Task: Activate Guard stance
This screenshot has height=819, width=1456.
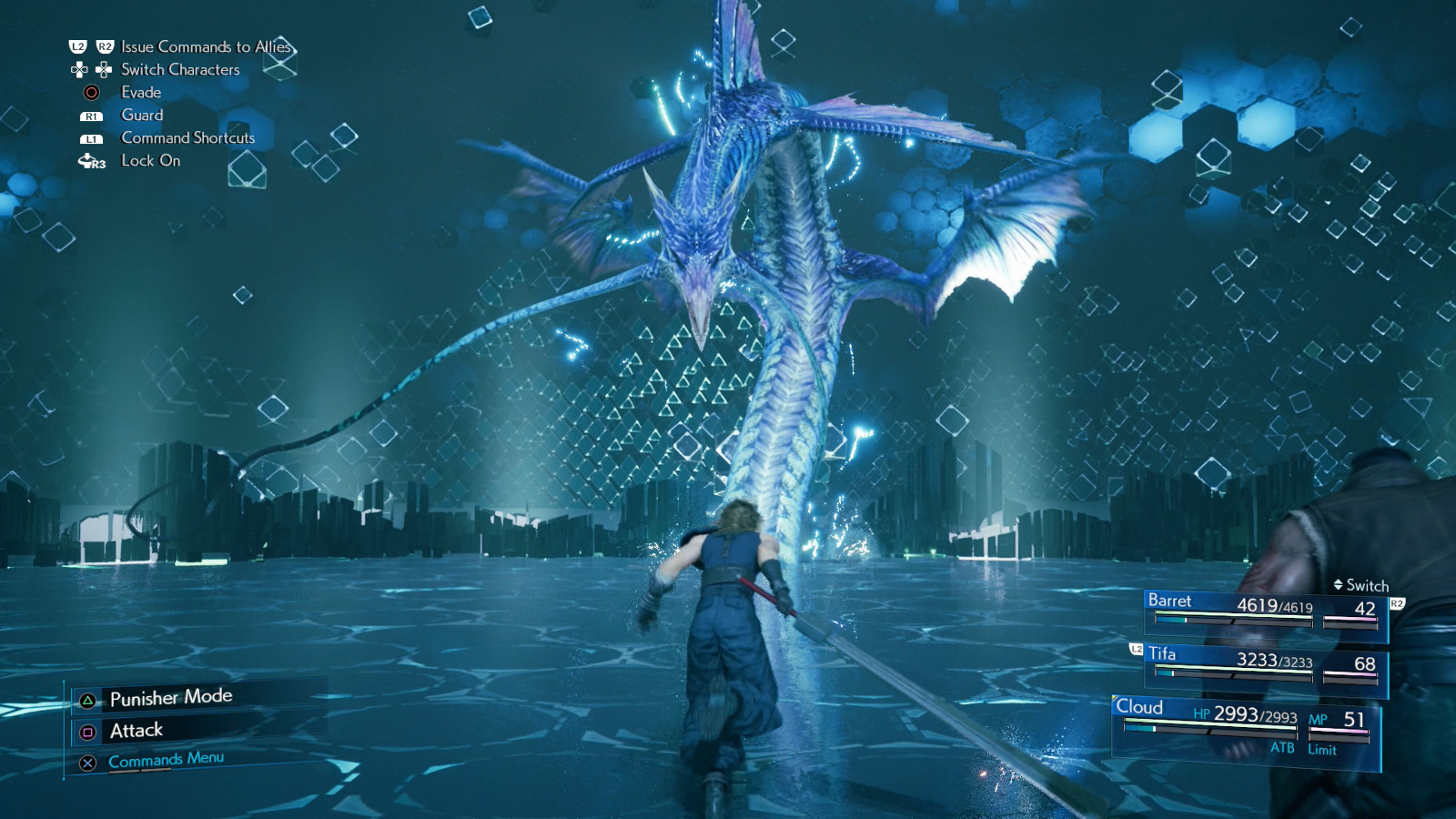Action: (x=141, y=115)
